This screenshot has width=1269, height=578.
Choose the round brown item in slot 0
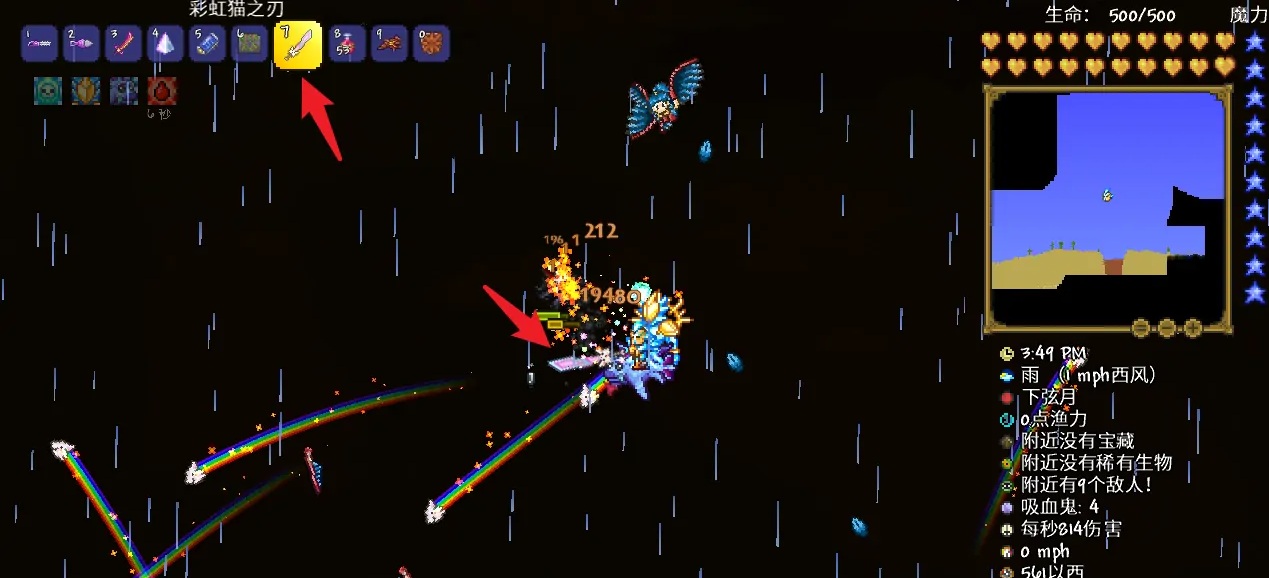431,44
